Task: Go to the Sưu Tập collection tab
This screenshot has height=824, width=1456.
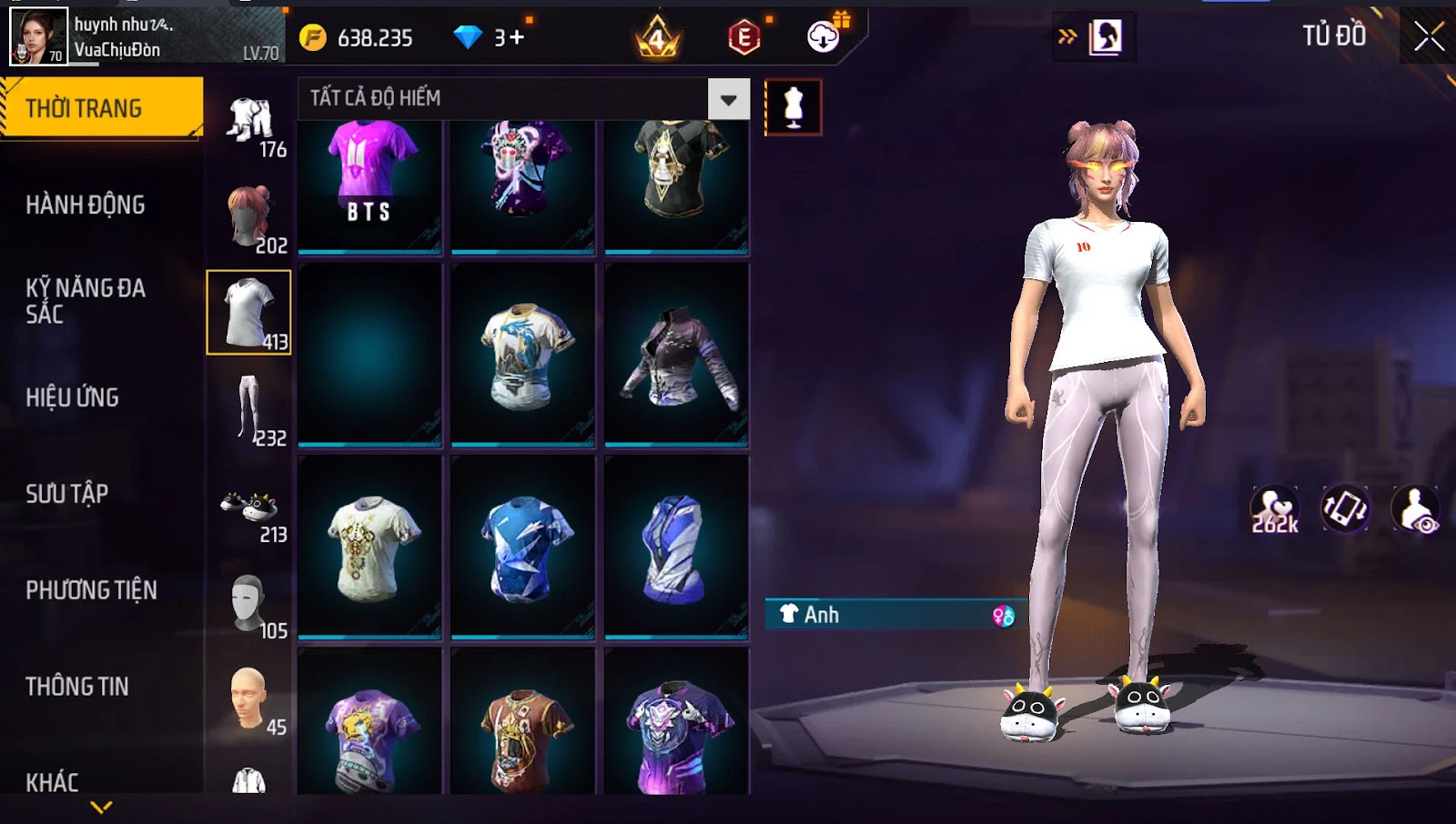Action: pos(67,494)
